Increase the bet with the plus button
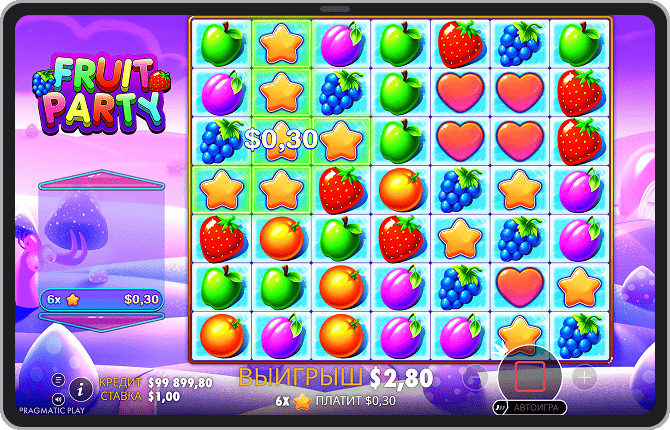 (584, 378)
